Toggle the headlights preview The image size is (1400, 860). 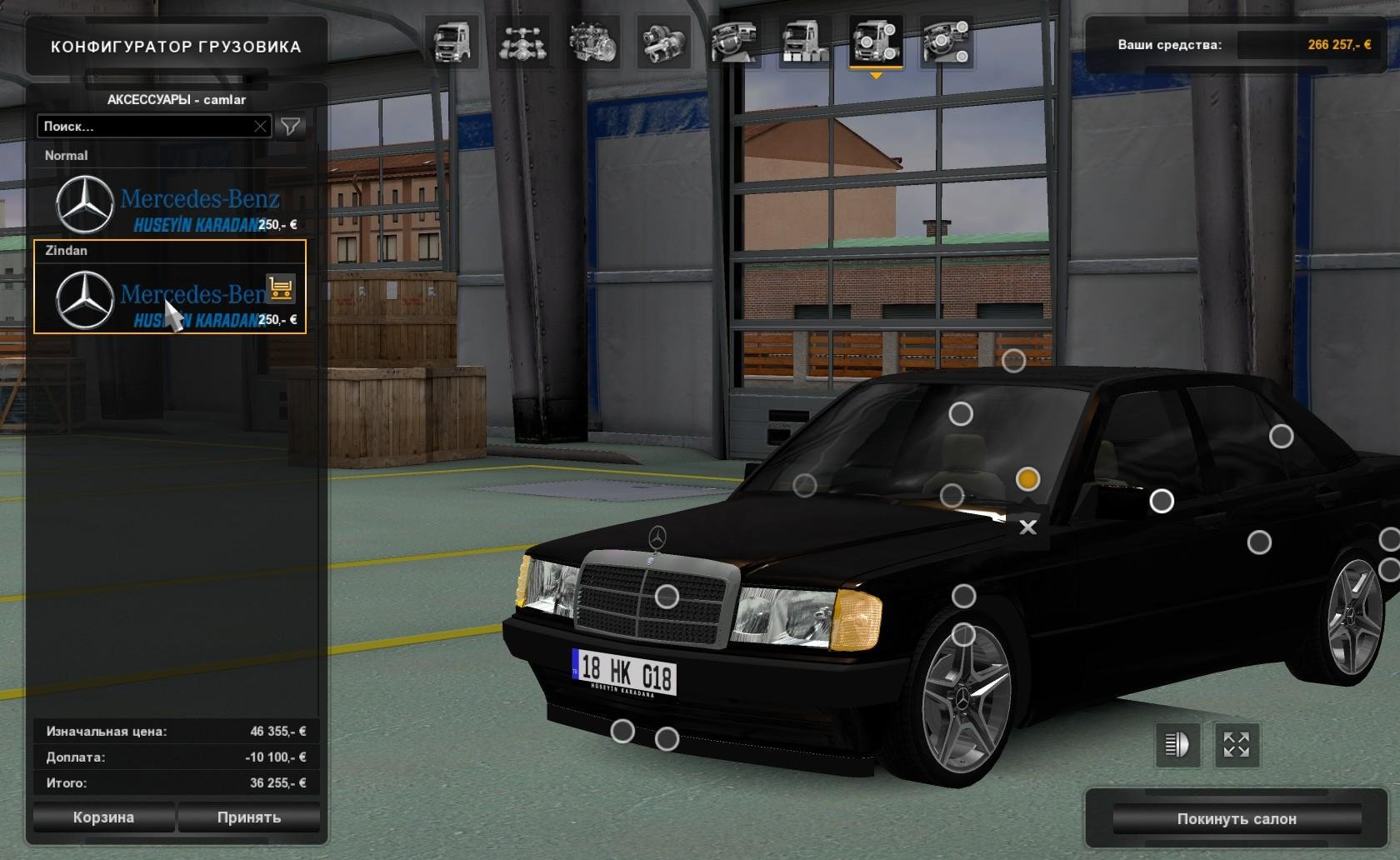1176,746
